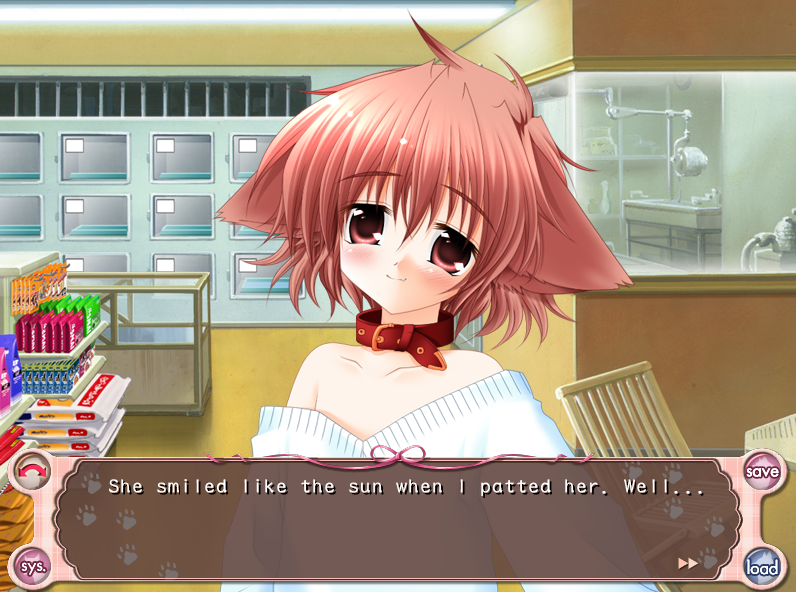
Task: Open the save menu
Action: 762,470
